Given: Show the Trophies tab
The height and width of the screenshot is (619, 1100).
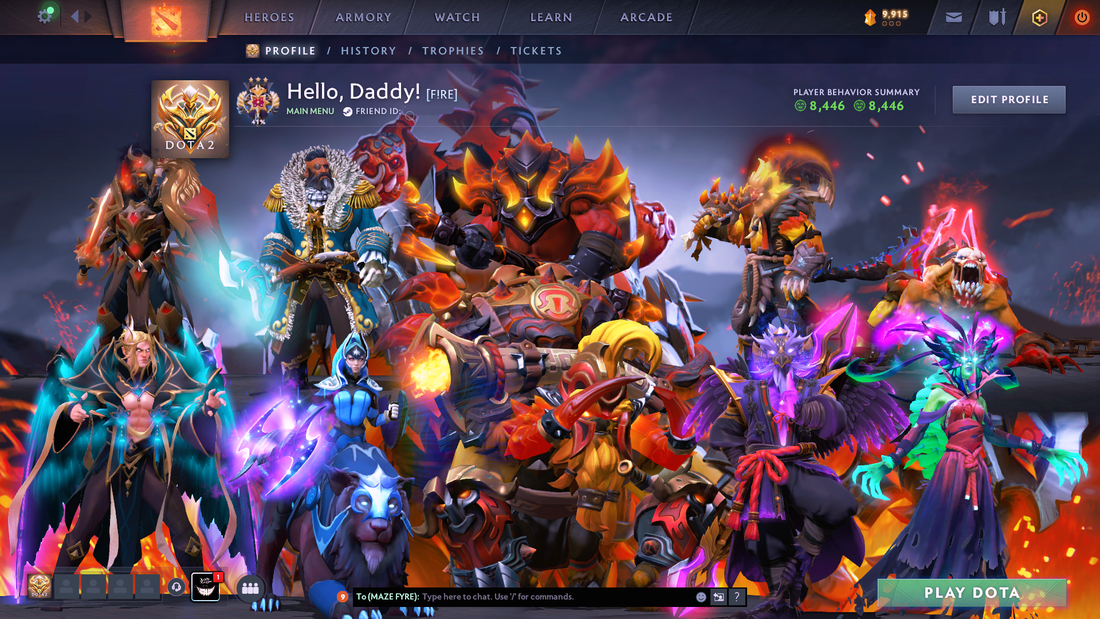Looking at the screenshot, I should (453, 51).
